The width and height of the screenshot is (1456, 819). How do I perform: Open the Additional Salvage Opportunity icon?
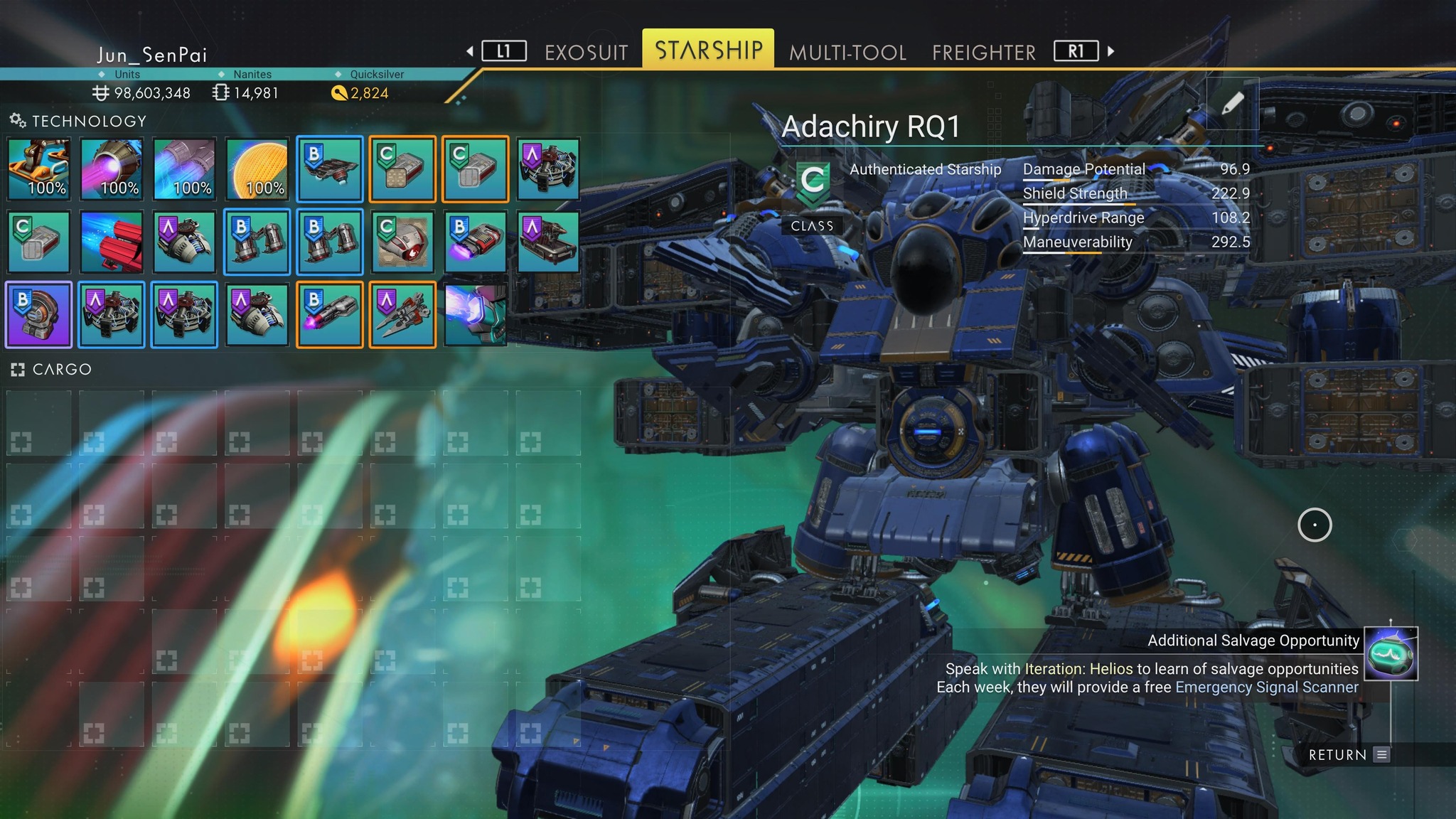[x=1391, y=653]
